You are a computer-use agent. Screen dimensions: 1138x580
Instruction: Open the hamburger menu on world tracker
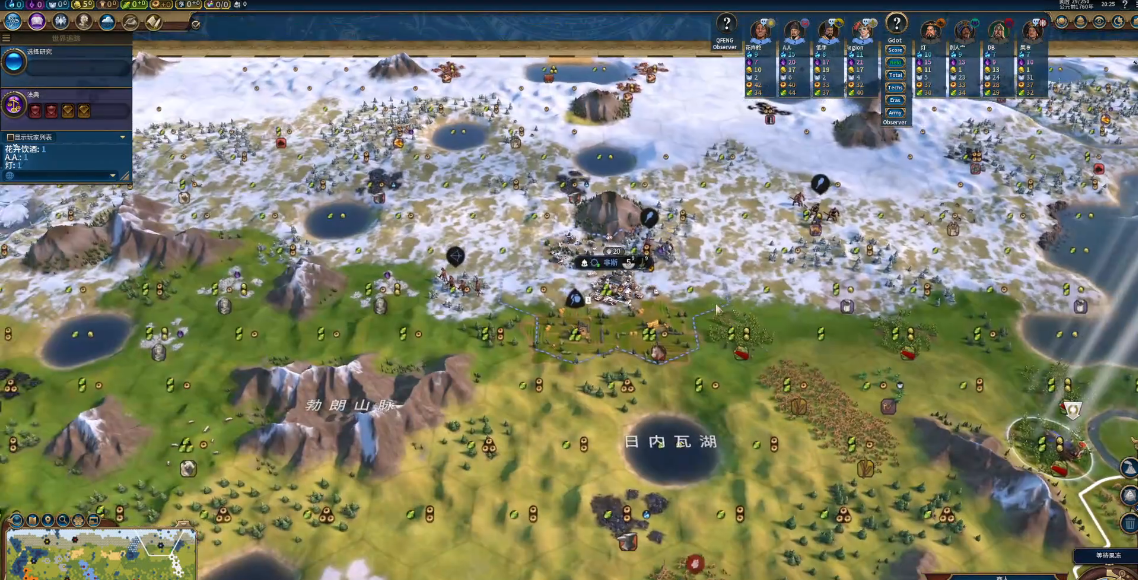(x=6, y=38)
